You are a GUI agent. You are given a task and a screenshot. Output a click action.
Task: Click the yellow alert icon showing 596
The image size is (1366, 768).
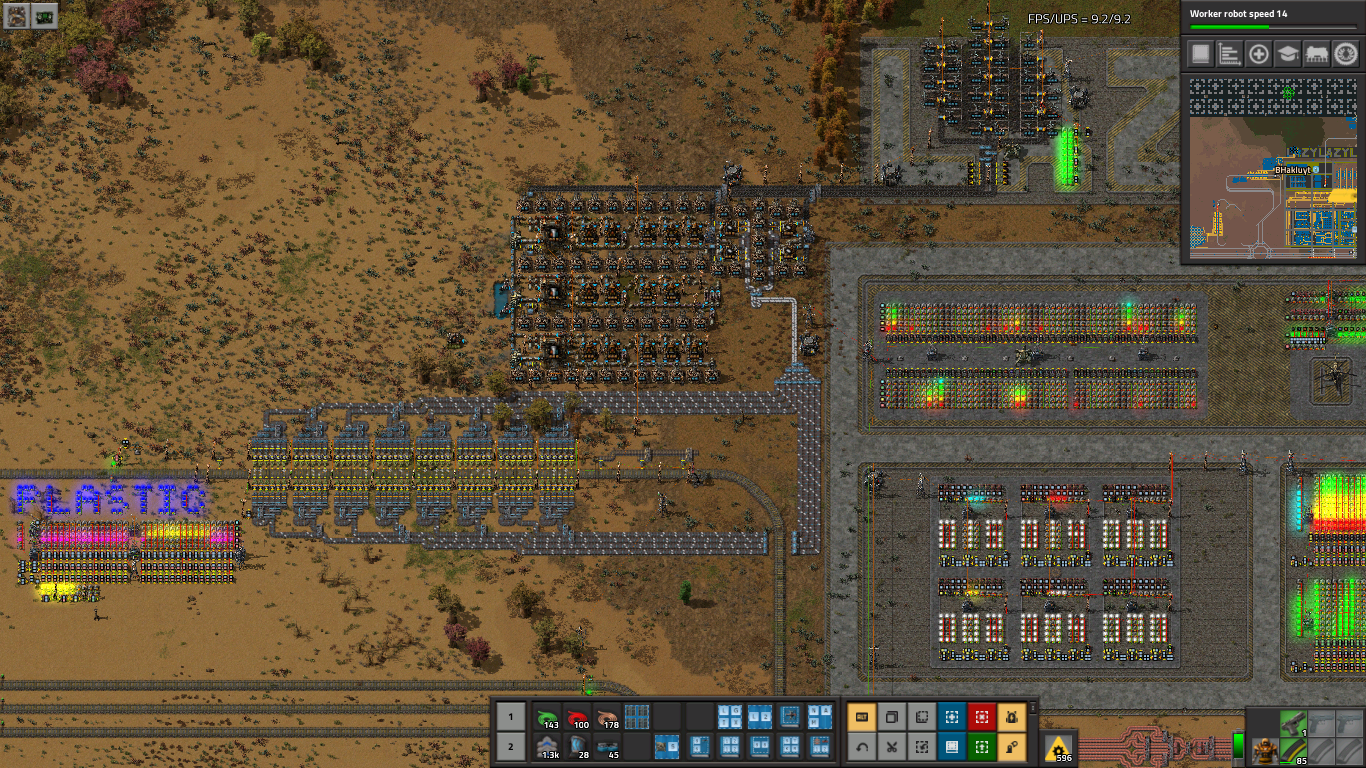coord(1058,746)
